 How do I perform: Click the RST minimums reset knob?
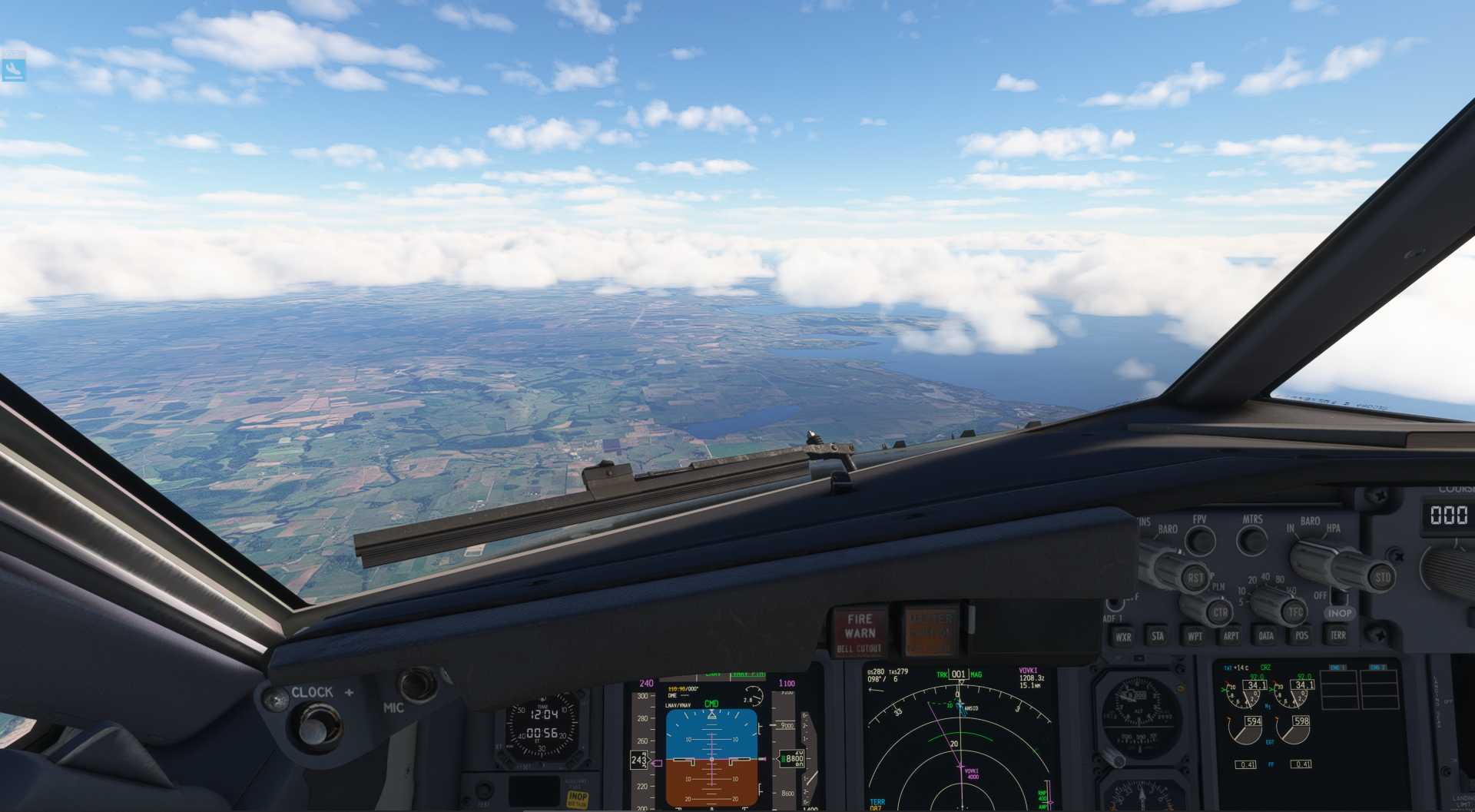tap(1195, 578)
